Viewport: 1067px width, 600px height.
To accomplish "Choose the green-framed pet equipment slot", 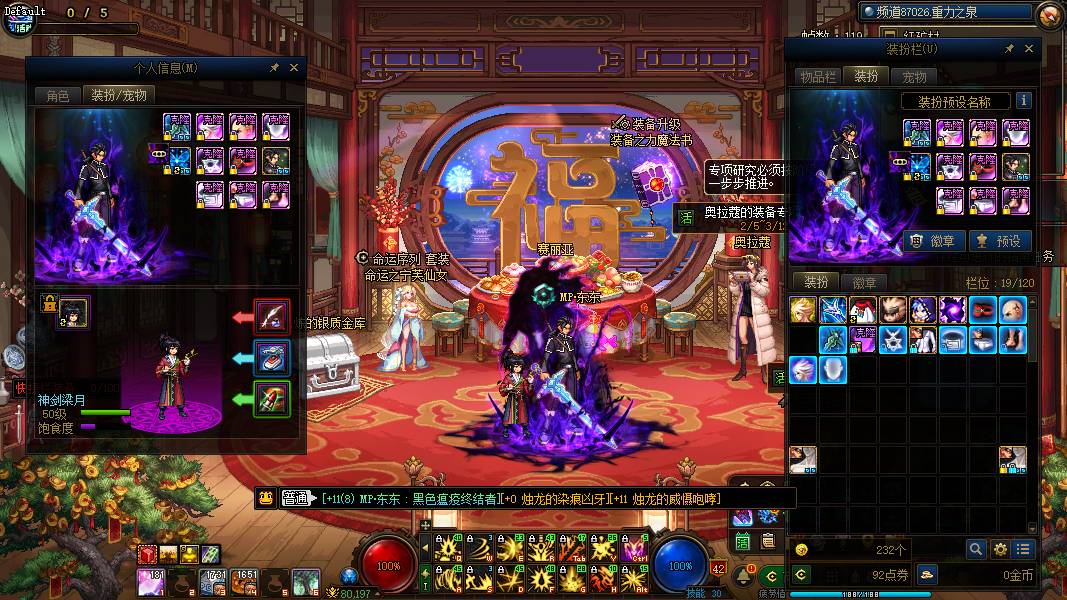I will point(271,399).
